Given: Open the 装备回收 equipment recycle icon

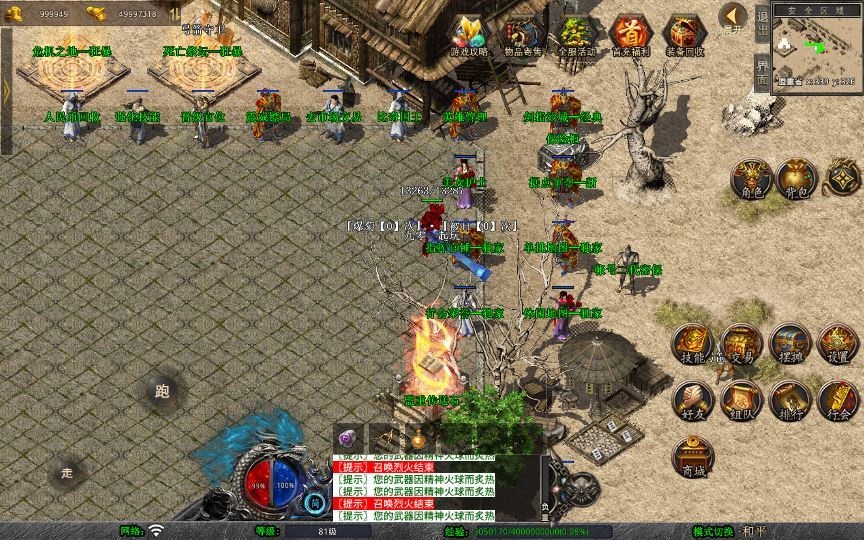Looking at the screenshot, I should click(x=685, y=34).
